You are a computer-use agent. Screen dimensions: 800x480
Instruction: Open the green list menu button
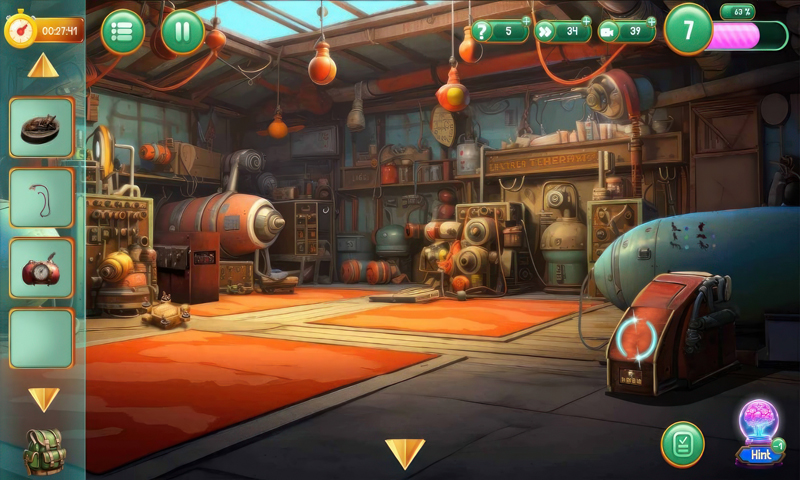[122, 32]
